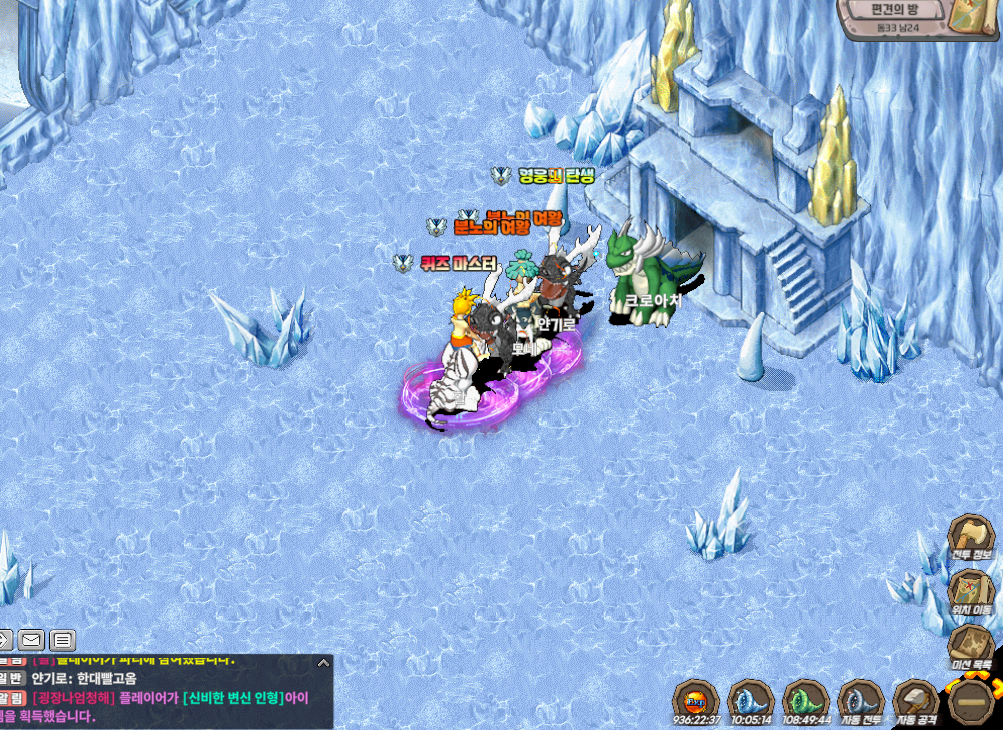Toggle 자동 공격 auto attack hammer icon
The height and width of the screenshot is (730, 1003).
(x=913, y=699)
